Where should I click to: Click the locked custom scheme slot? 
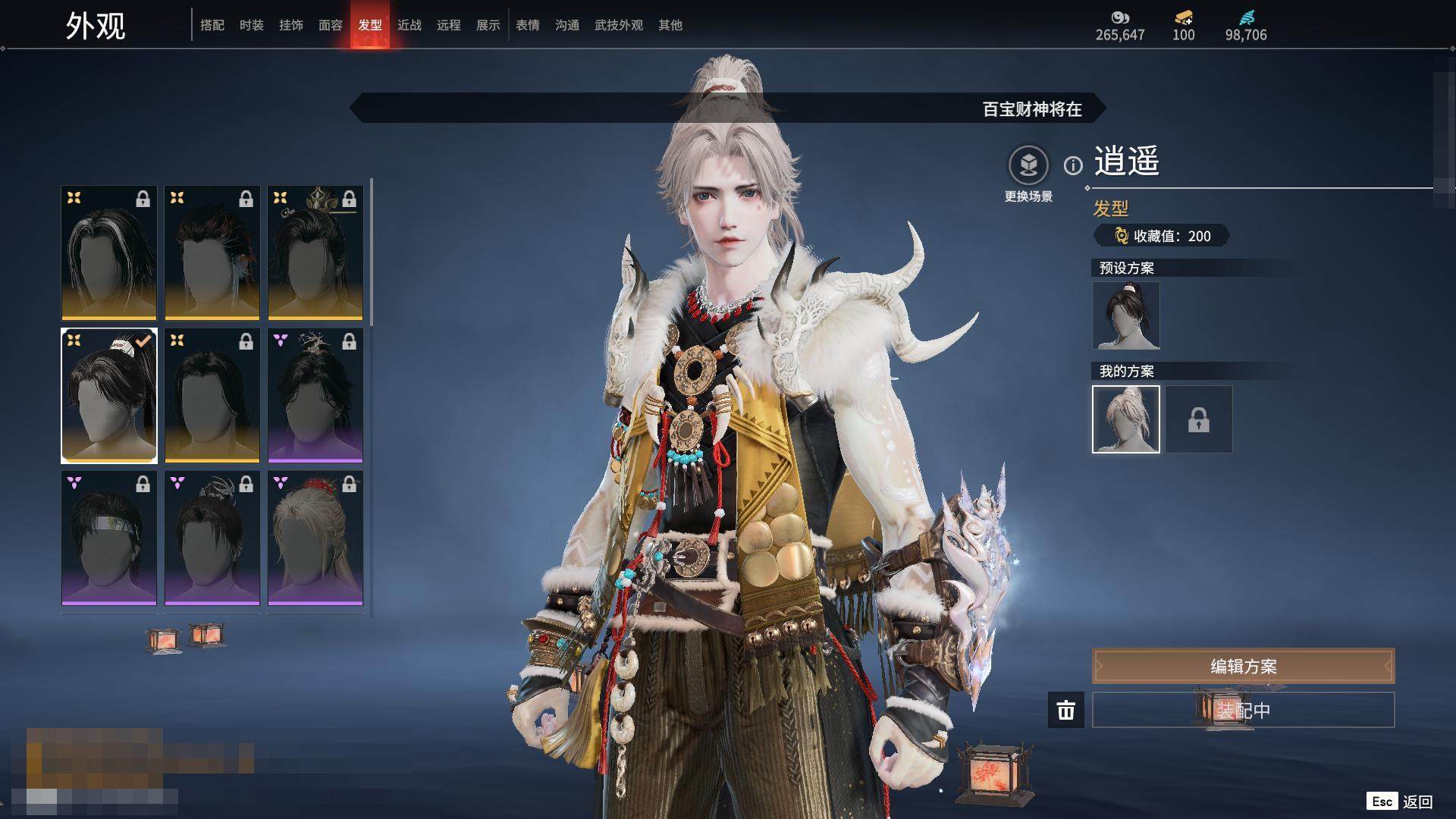click(x=1199, y=419)
